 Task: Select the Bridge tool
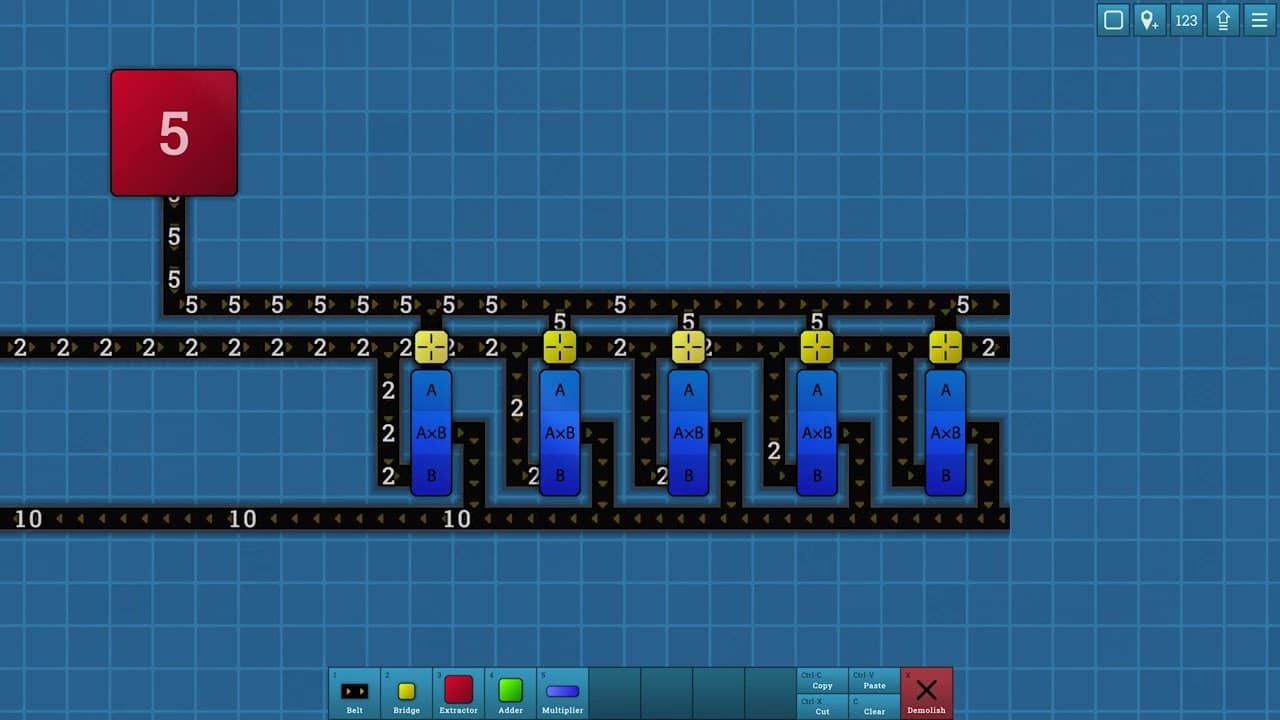tap(406, 690)
